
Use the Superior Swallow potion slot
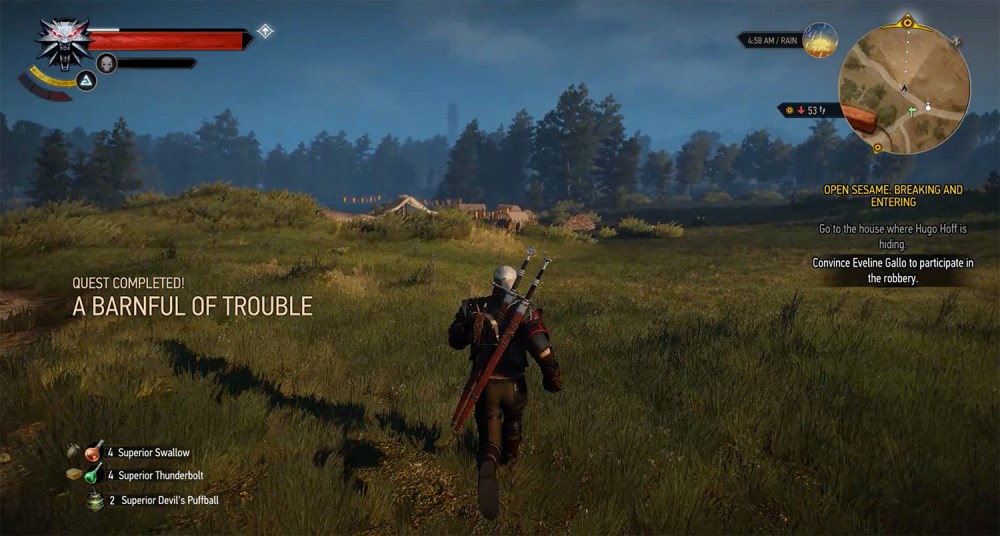[x=95, y=451]
